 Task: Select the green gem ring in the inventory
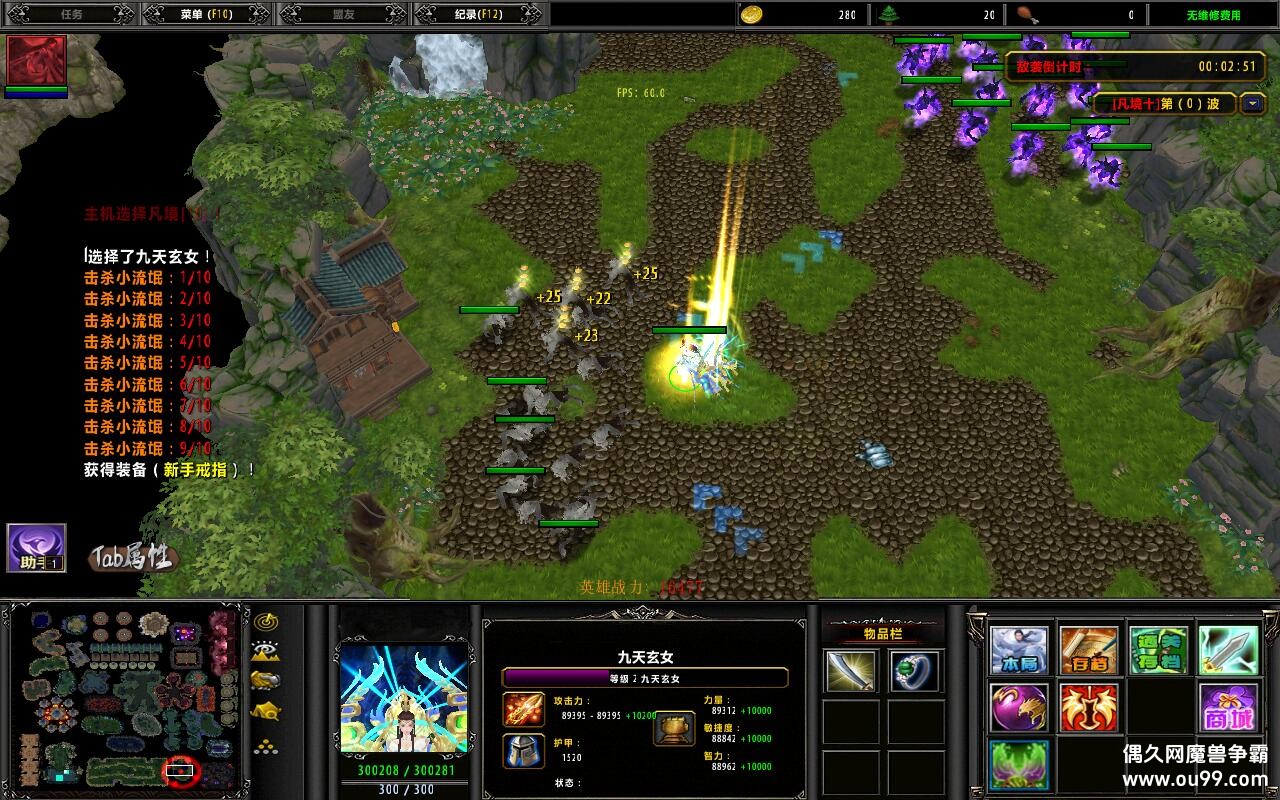(915, 671)
